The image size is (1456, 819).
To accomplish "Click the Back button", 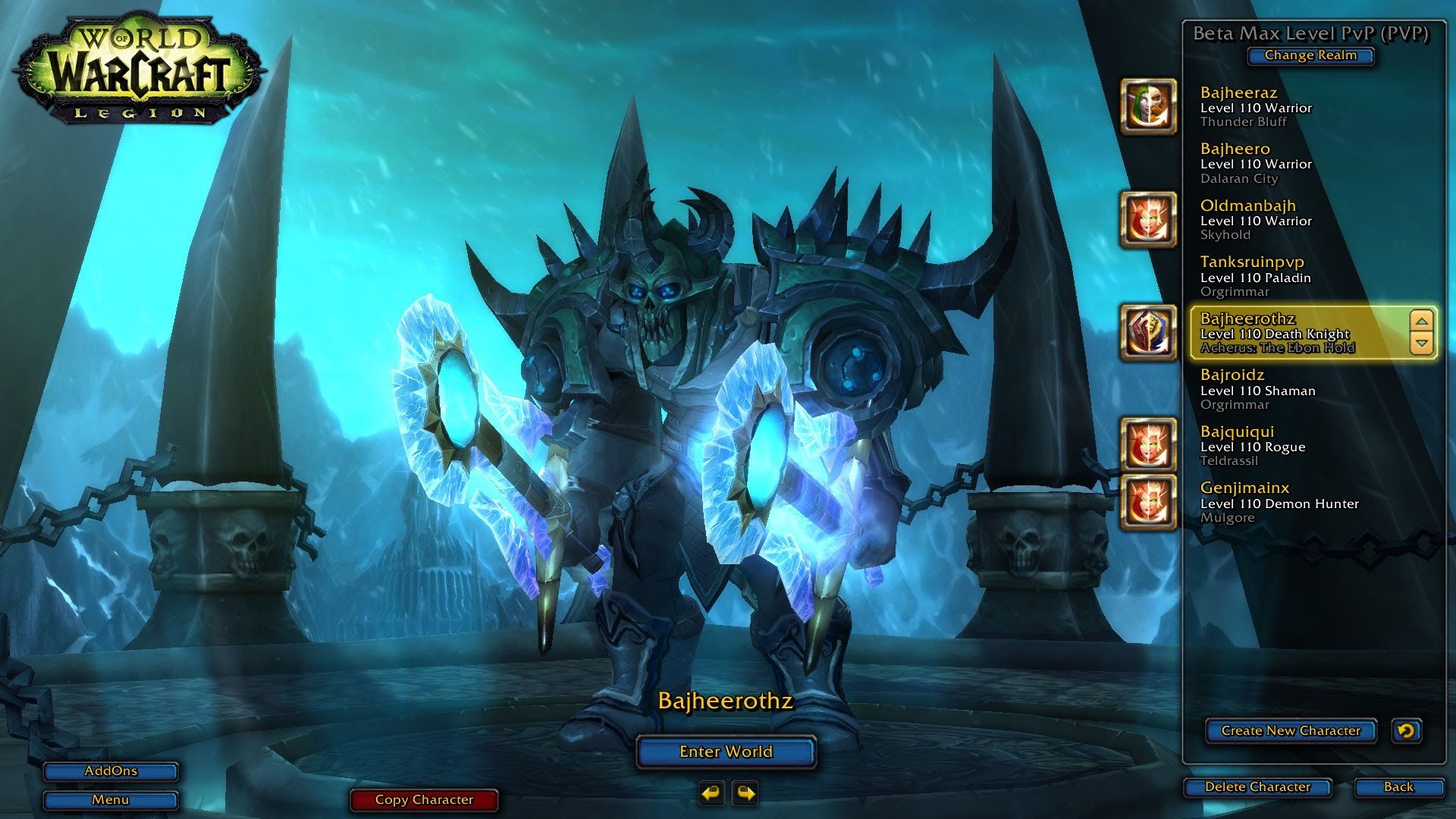I will click(x=1401, y=787).
